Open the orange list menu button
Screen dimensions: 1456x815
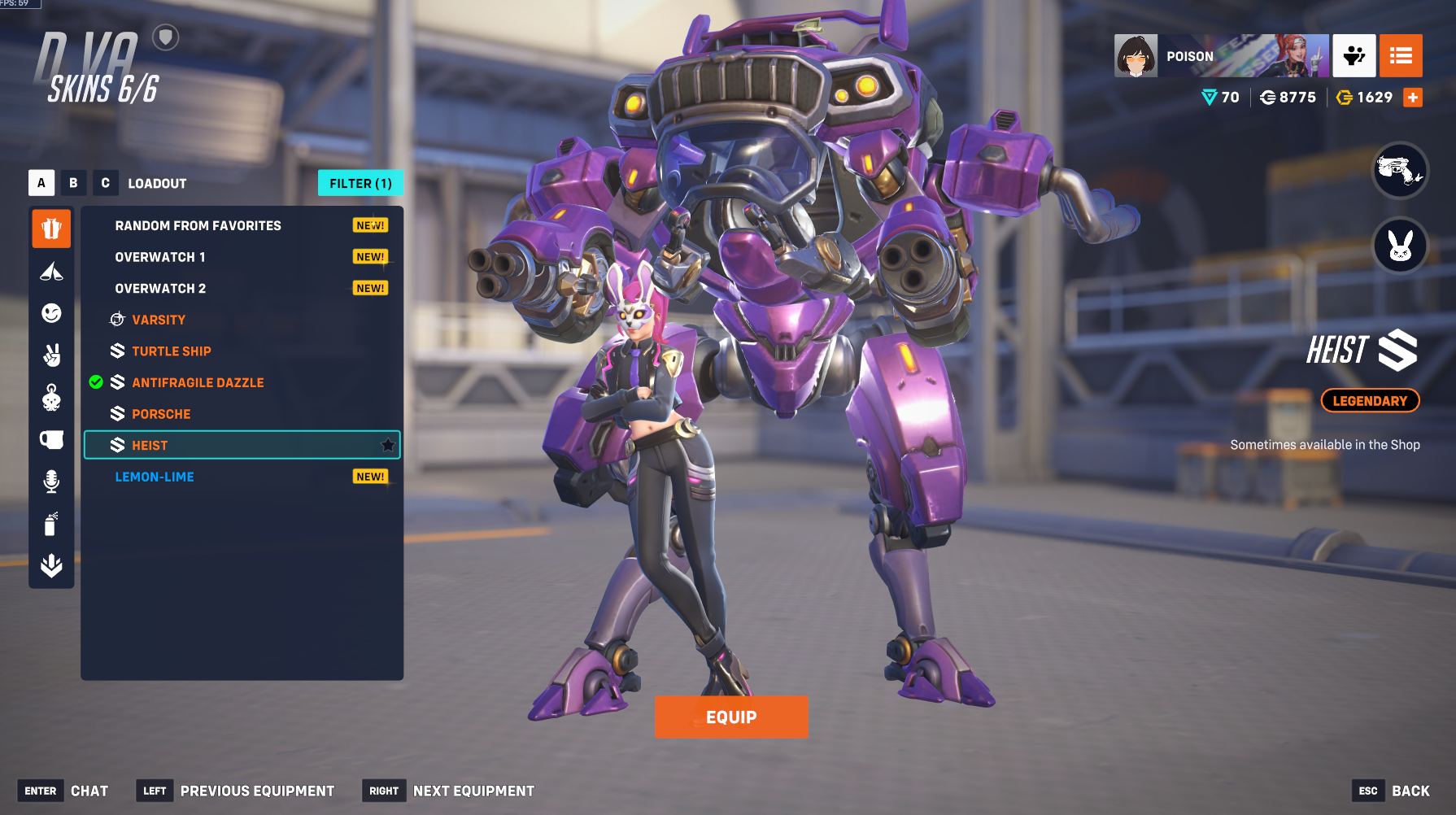[x=1401, y=55]
